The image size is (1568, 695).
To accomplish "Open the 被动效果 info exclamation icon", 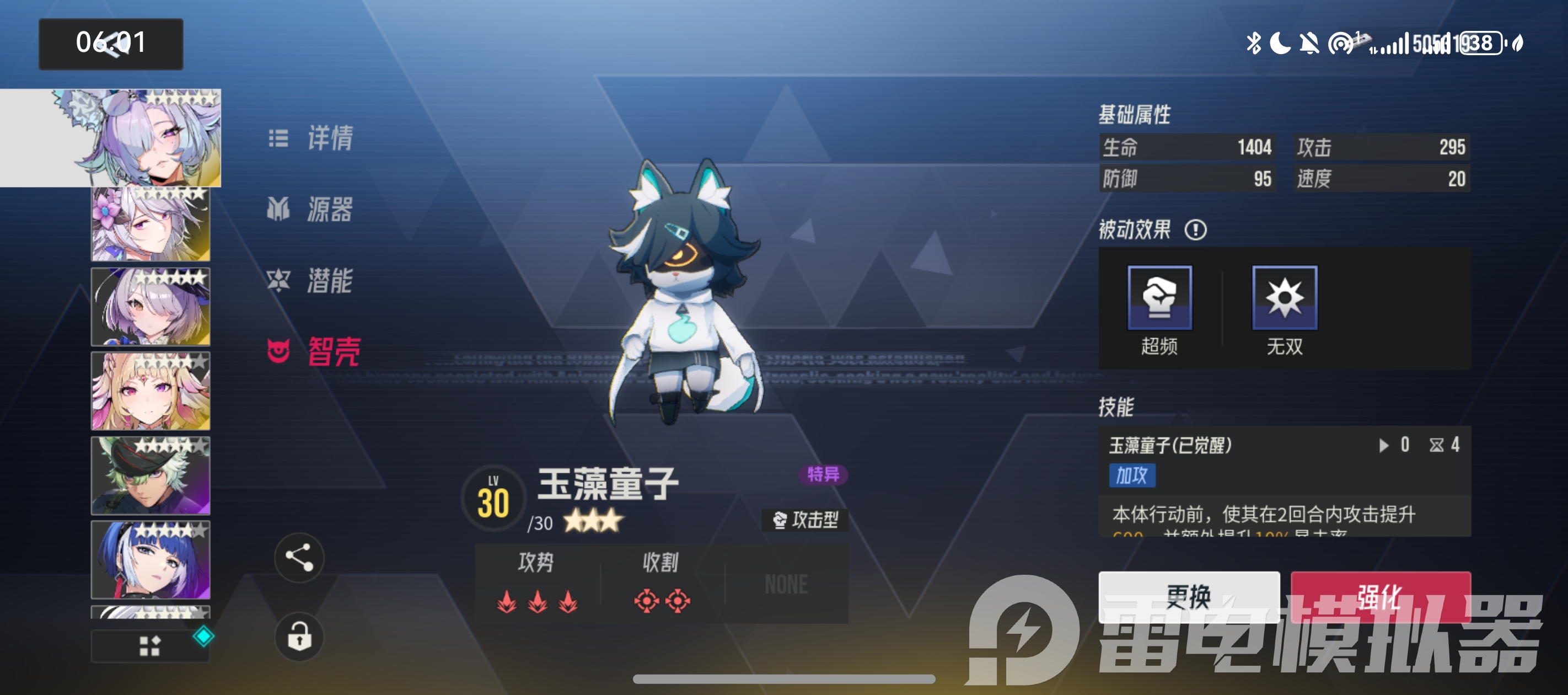I will click(x=1195, y=230).
